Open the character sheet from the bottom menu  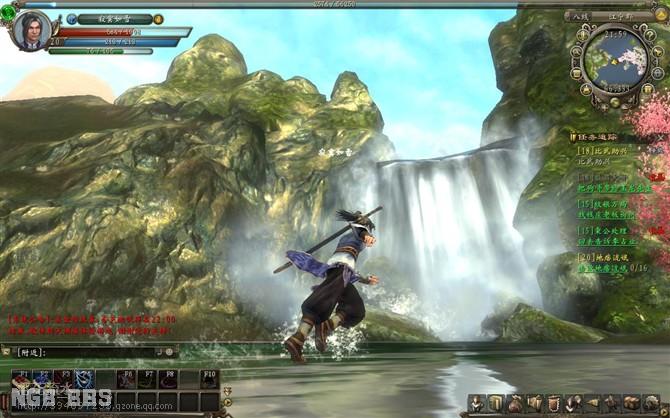tap(476, 403)
